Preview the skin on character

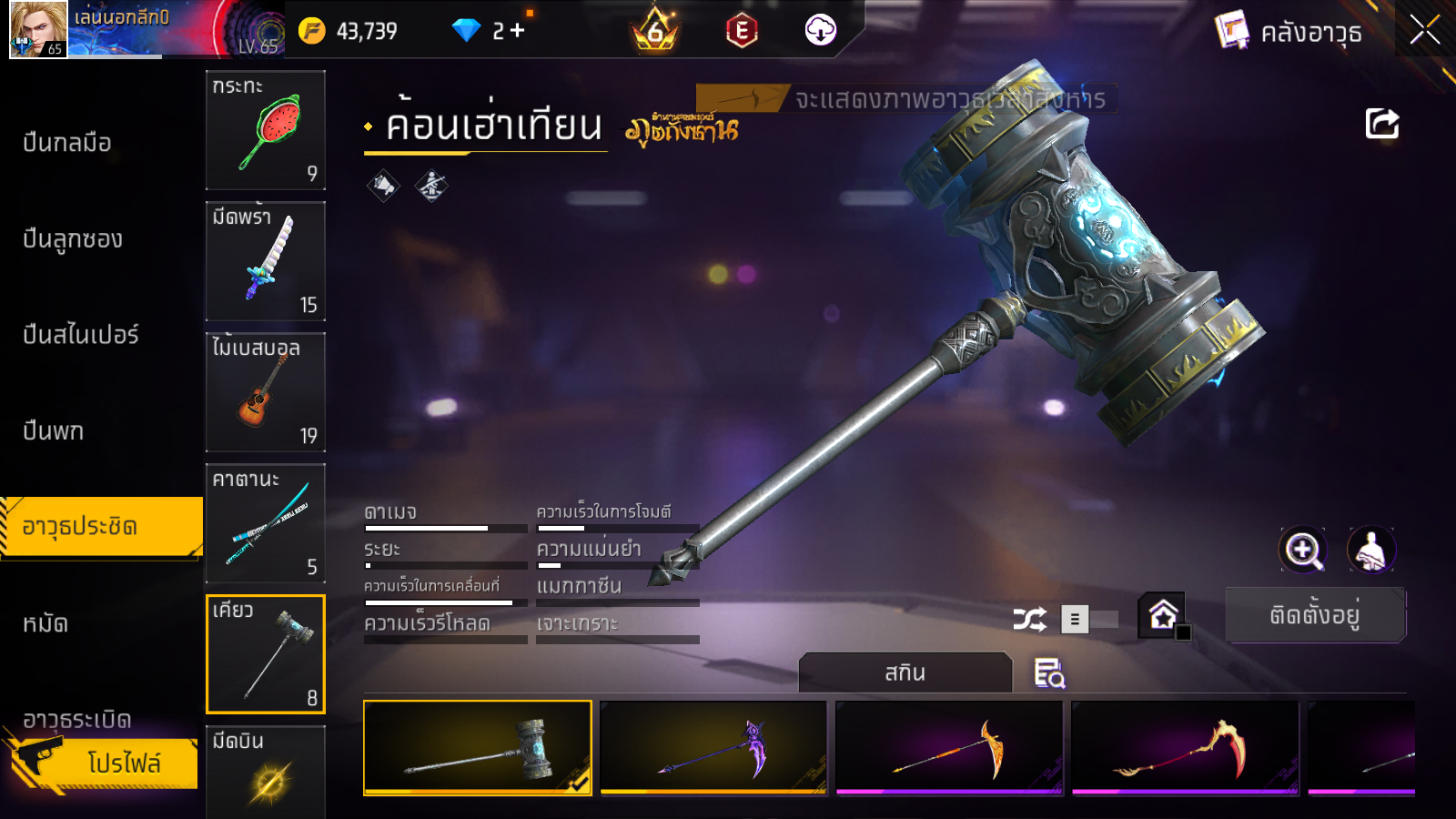(1370, 550)
